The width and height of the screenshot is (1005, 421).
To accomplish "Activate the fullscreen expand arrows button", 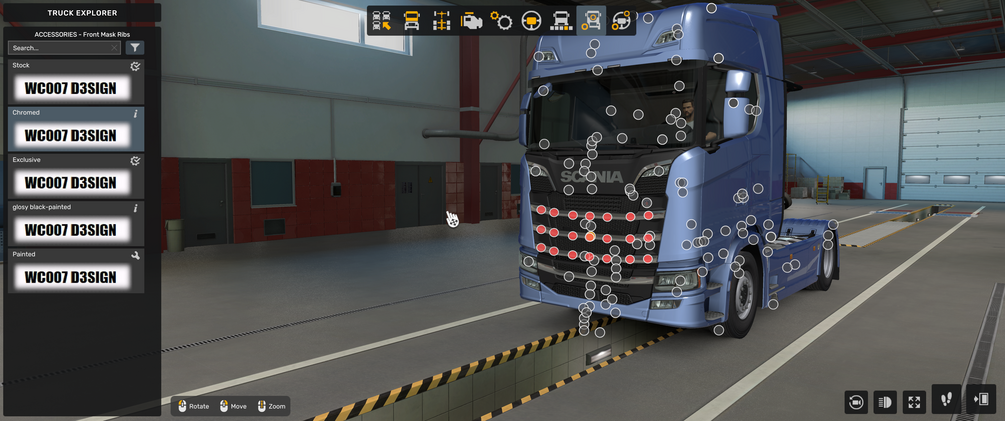I will 914,402.
